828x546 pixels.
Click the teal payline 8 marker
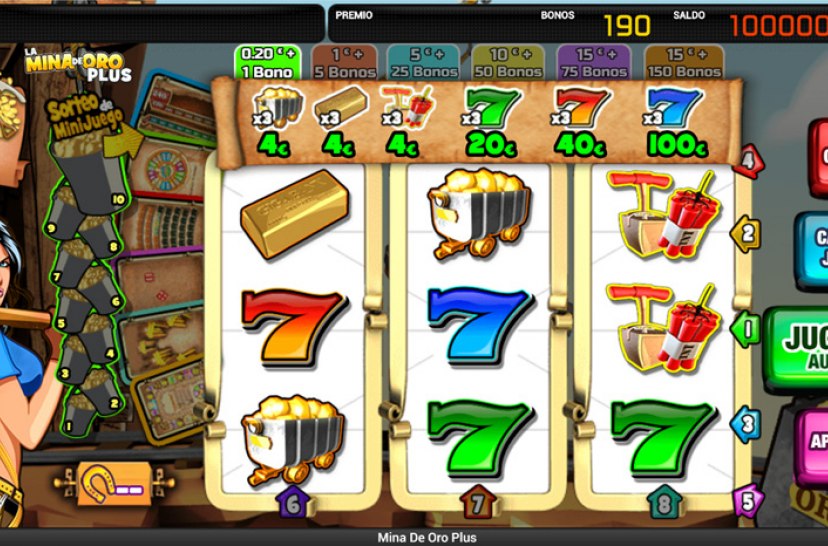(x=664, y=501)
